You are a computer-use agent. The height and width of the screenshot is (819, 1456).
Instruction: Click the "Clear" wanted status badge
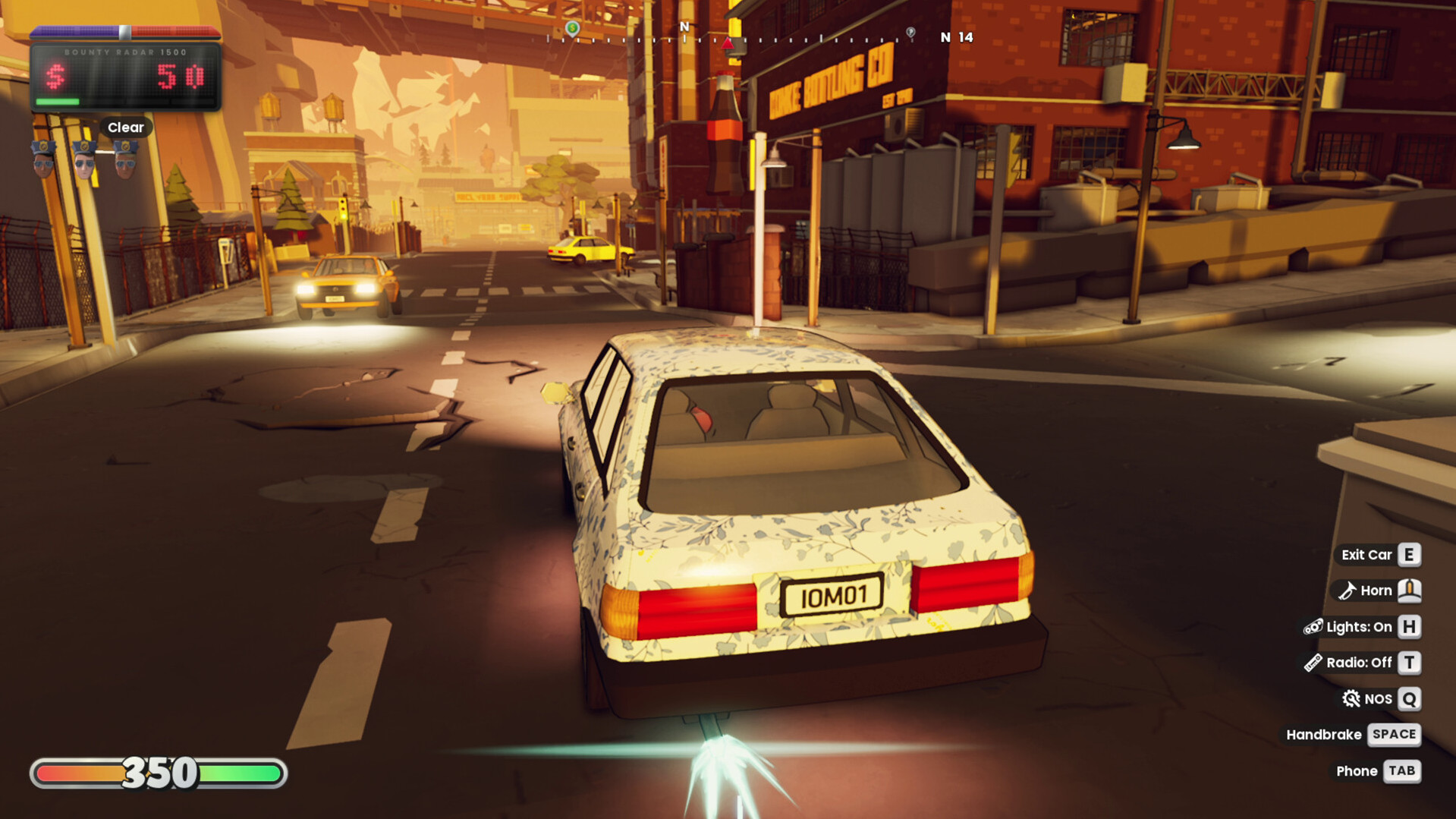pyautogui.click(x=125, y=128)
